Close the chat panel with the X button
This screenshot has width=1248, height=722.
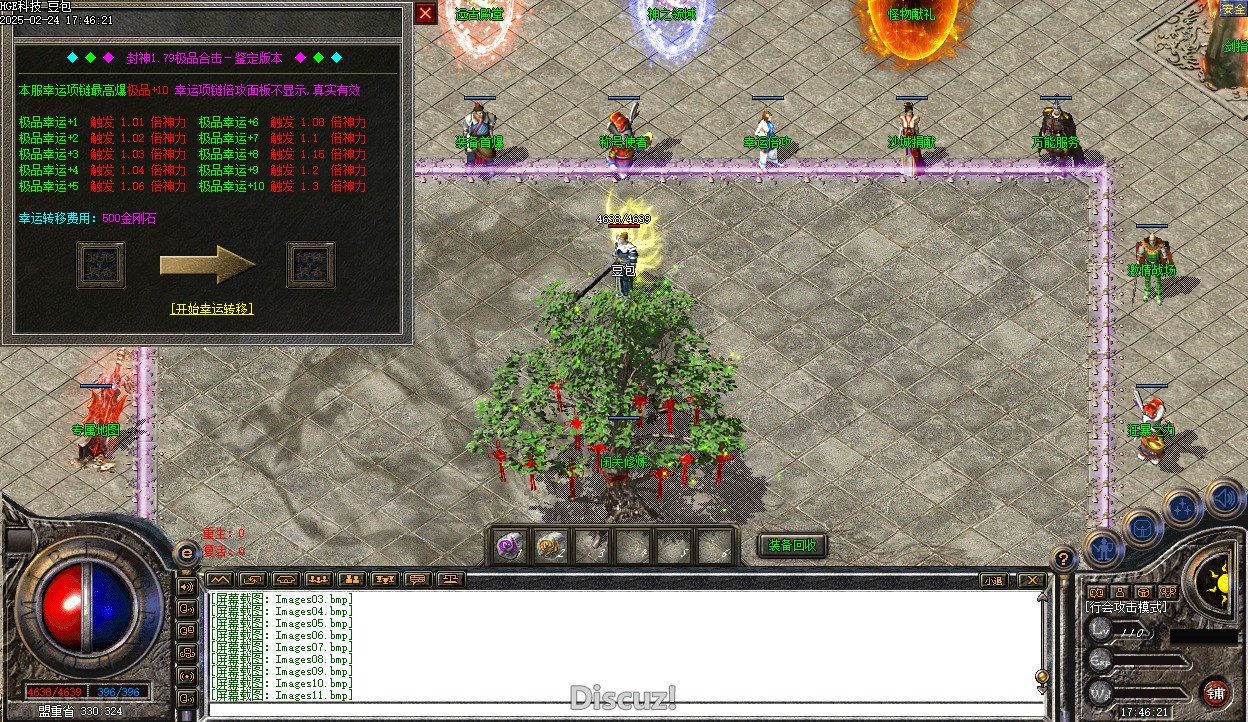pyautogui.click(x=1030, y=580)
